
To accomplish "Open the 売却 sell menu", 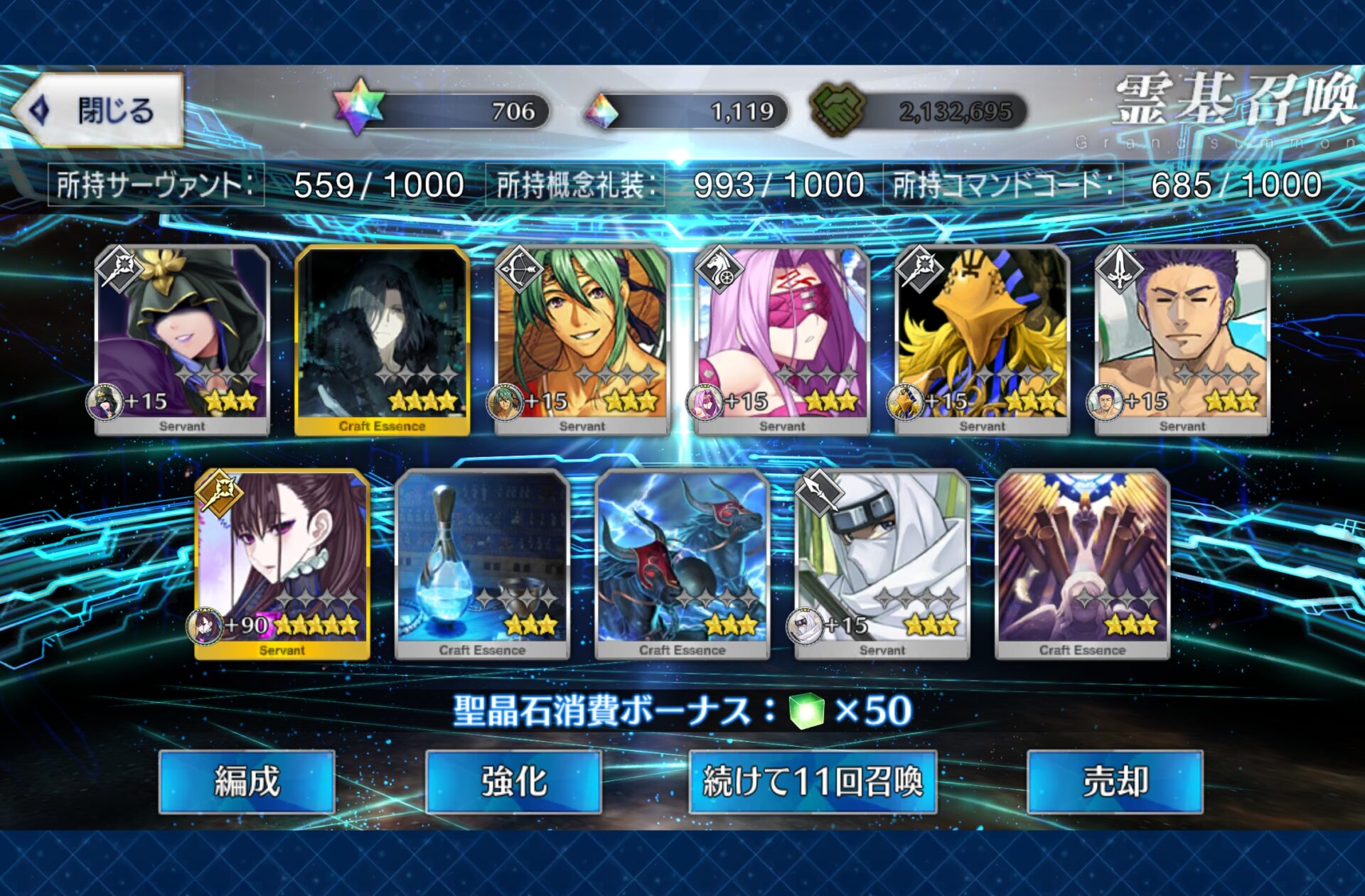I will pyautogui.click(x=1115, y=782).
